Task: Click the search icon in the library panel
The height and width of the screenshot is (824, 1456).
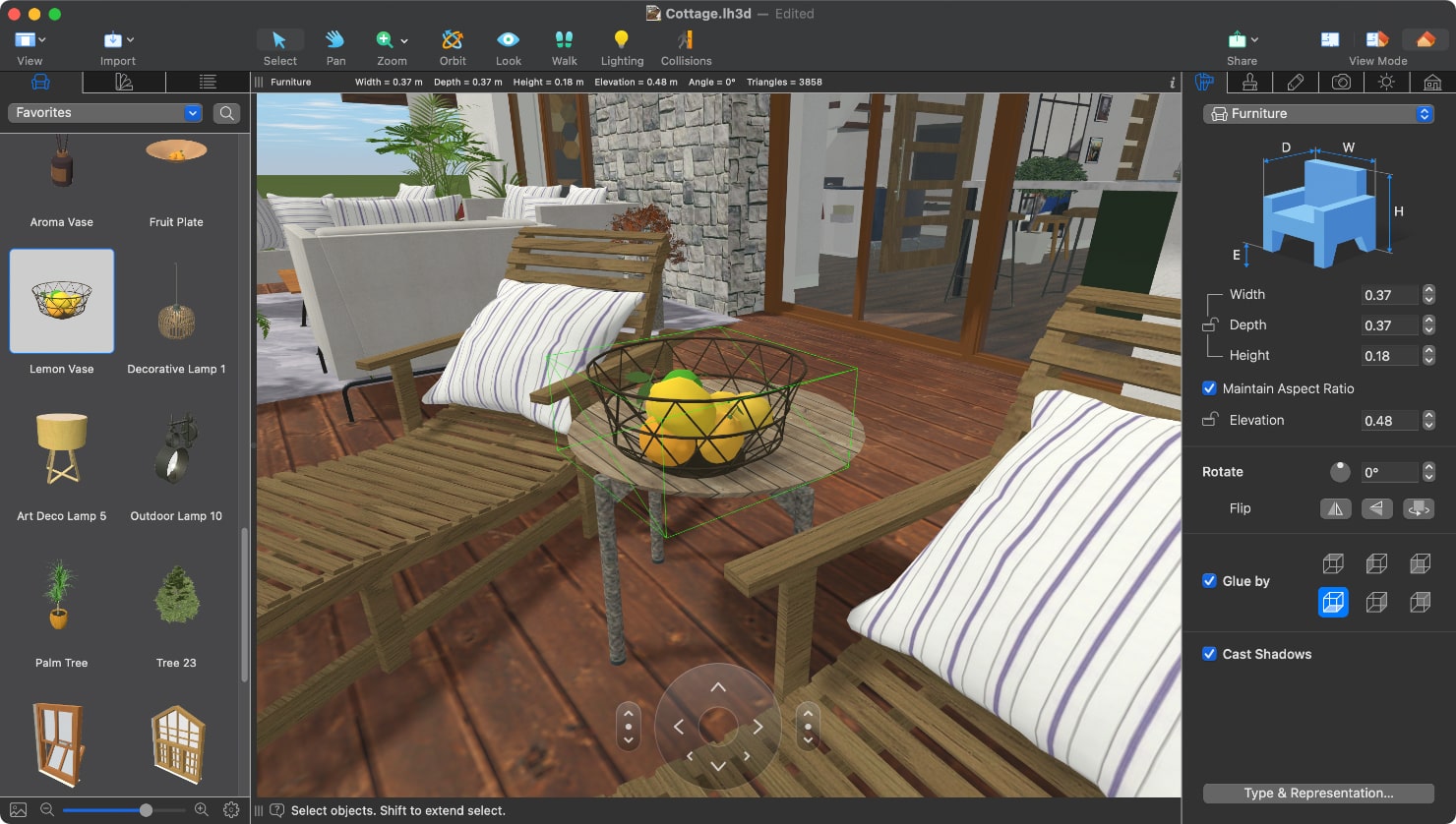Action: click(226, 112)
